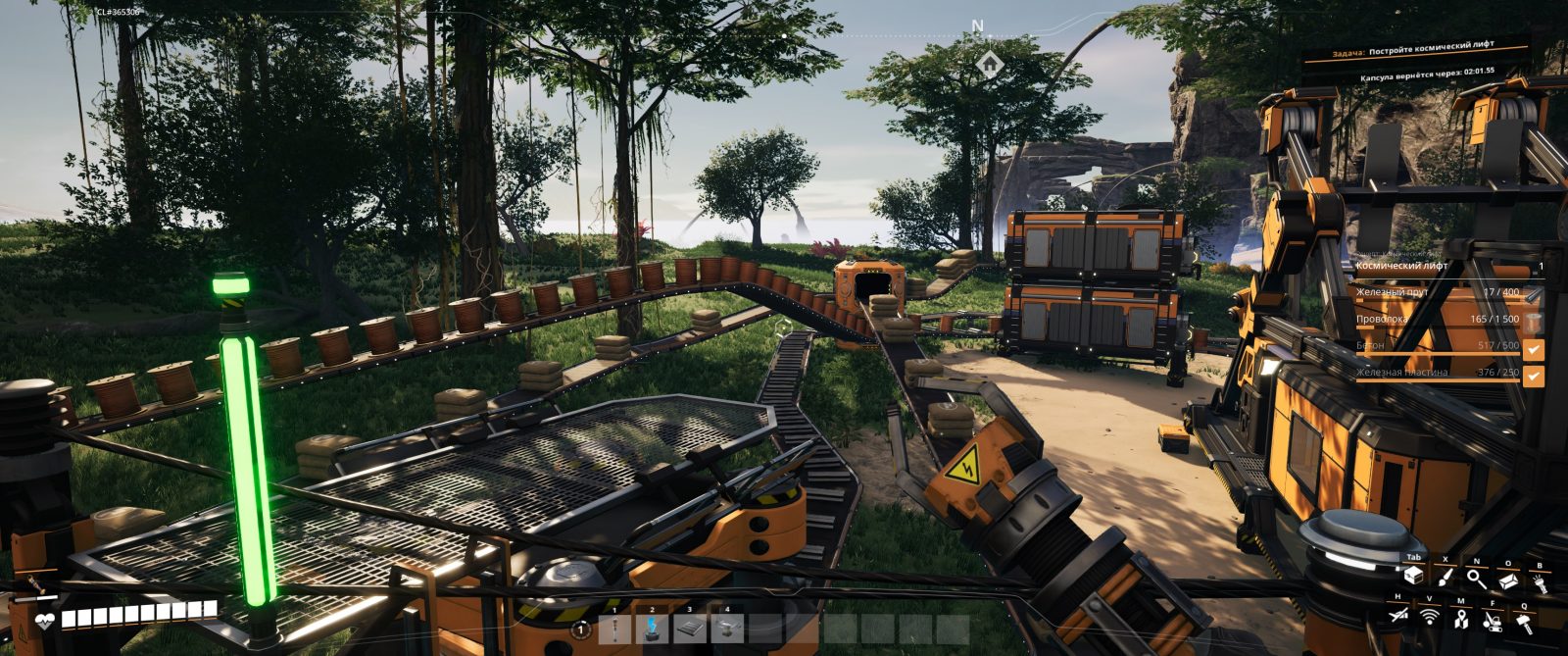Image resolution: width=1568 pixels, height=656 pixels.
Task: Click the circular hotbar number indicator
Action: [581, 630]
